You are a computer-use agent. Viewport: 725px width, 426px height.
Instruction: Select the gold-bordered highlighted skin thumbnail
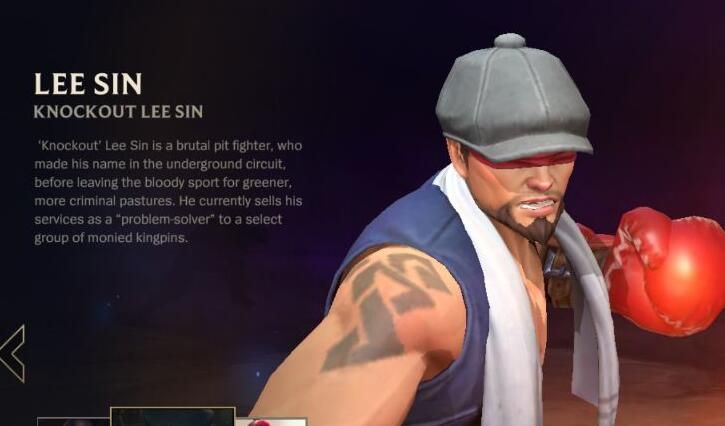172,417
